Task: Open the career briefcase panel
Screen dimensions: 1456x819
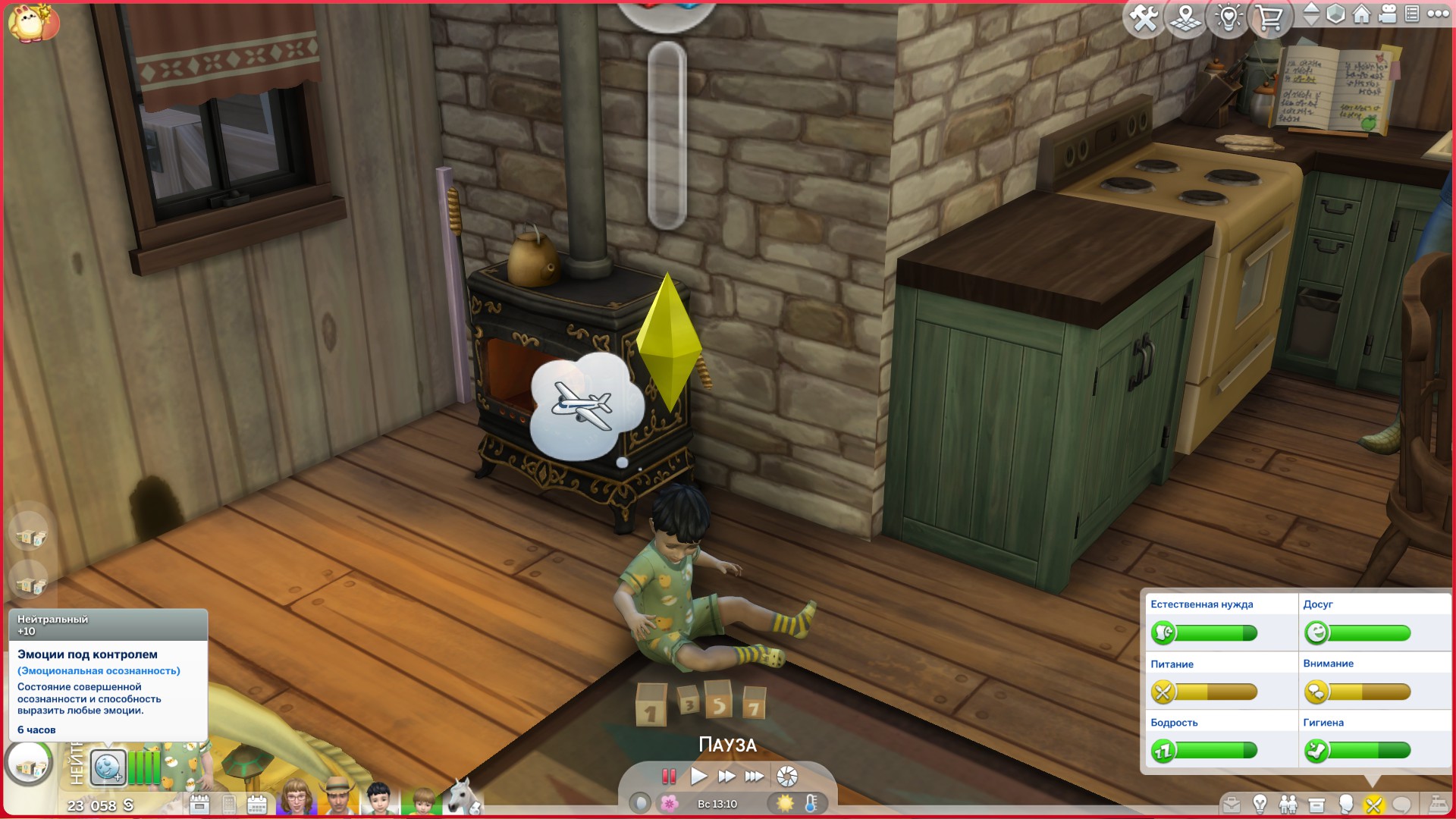Action: (x=1232, y=804)
